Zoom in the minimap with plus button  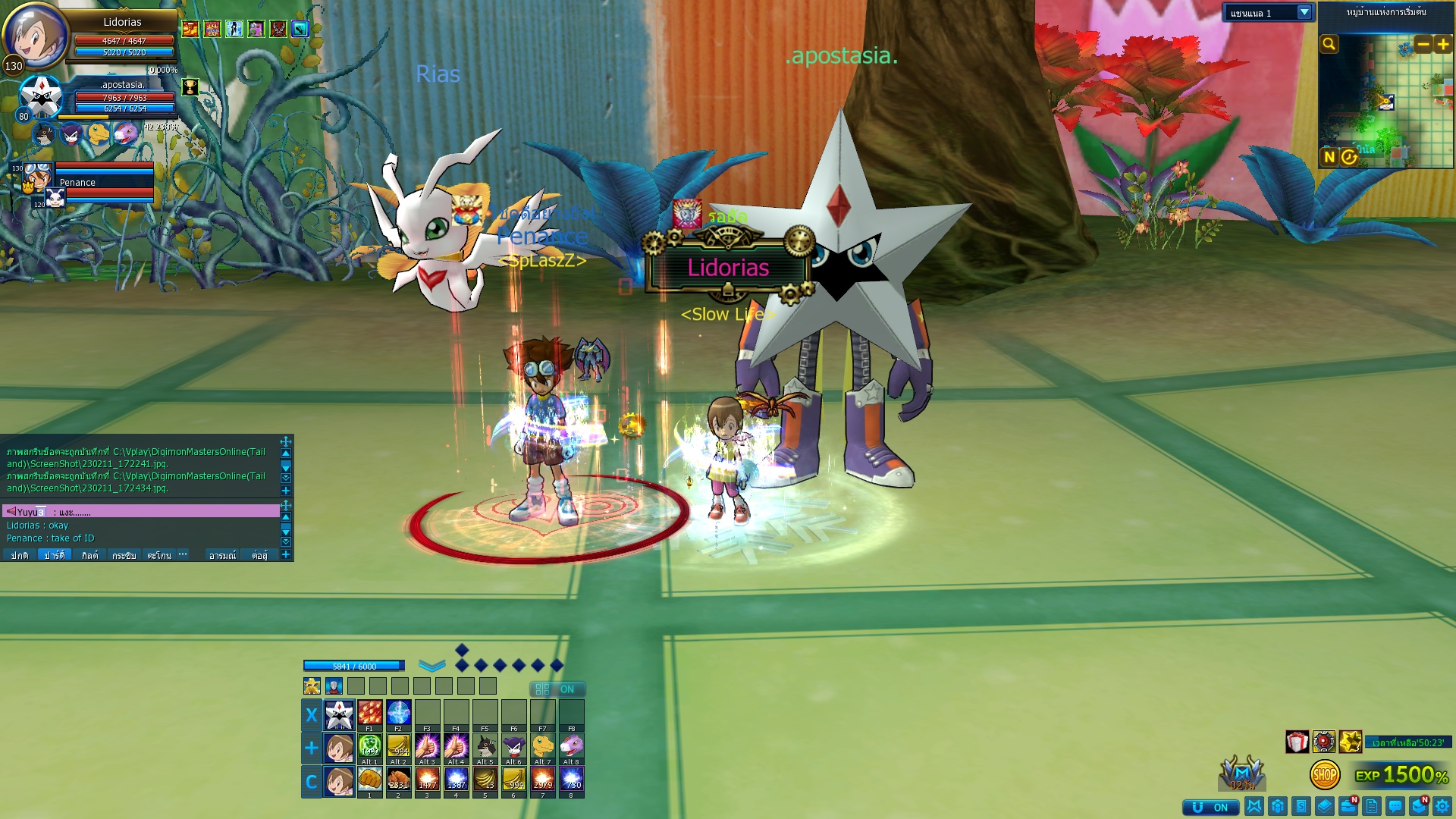click(1442, 45)
